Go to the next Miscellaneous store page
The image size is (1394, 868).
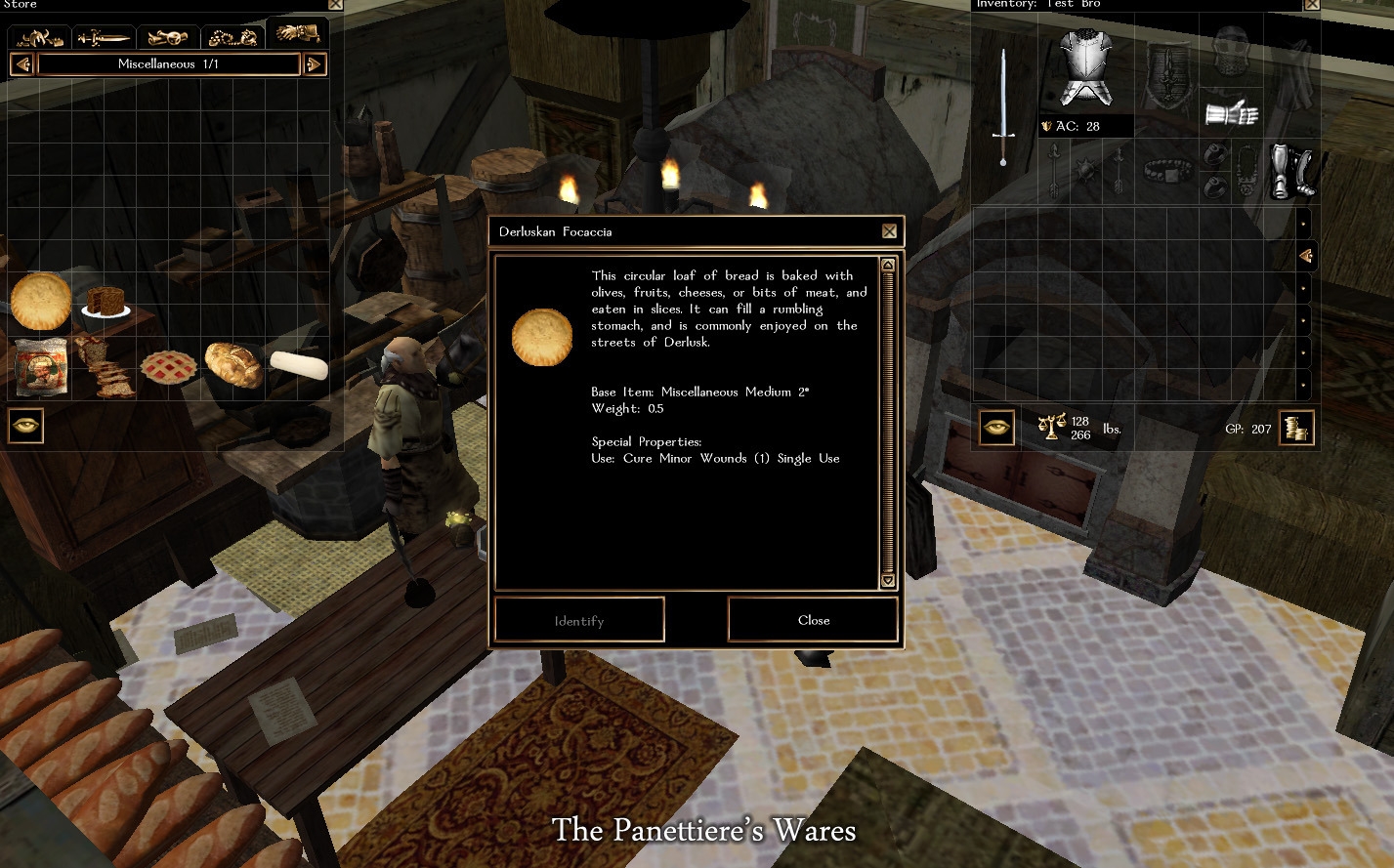pos(315,64)
